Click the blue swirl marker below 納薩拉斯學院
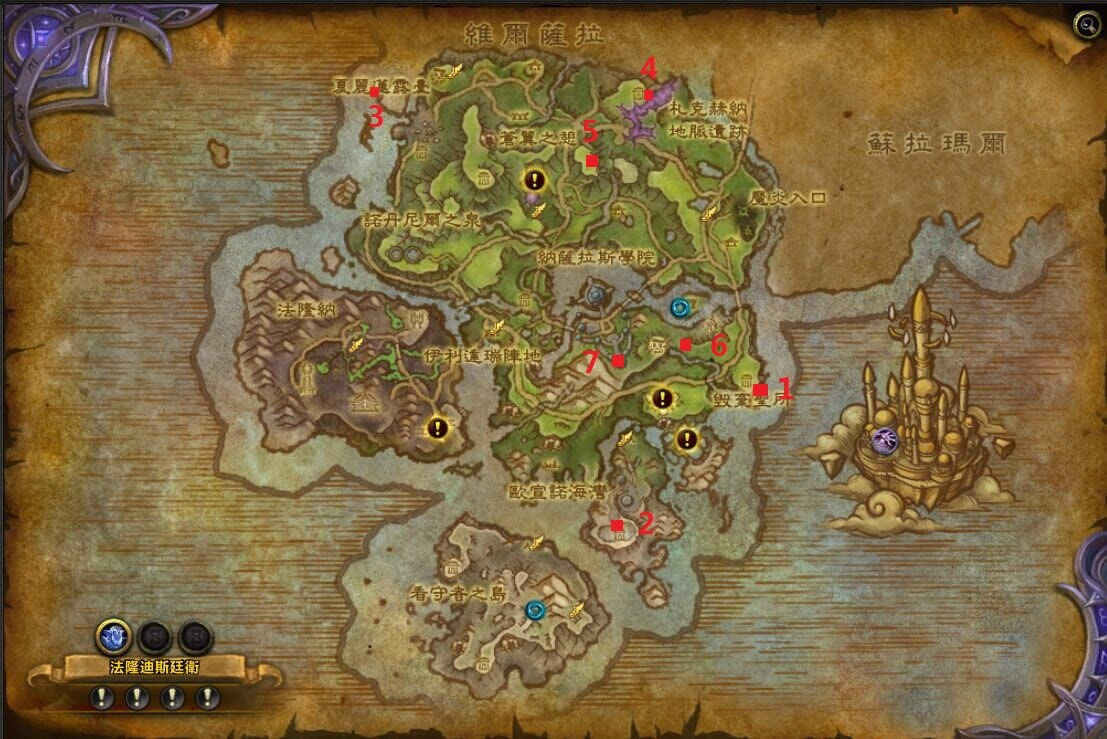The width and height of the screenshot is (1107, 739). [x=682, y=307]
